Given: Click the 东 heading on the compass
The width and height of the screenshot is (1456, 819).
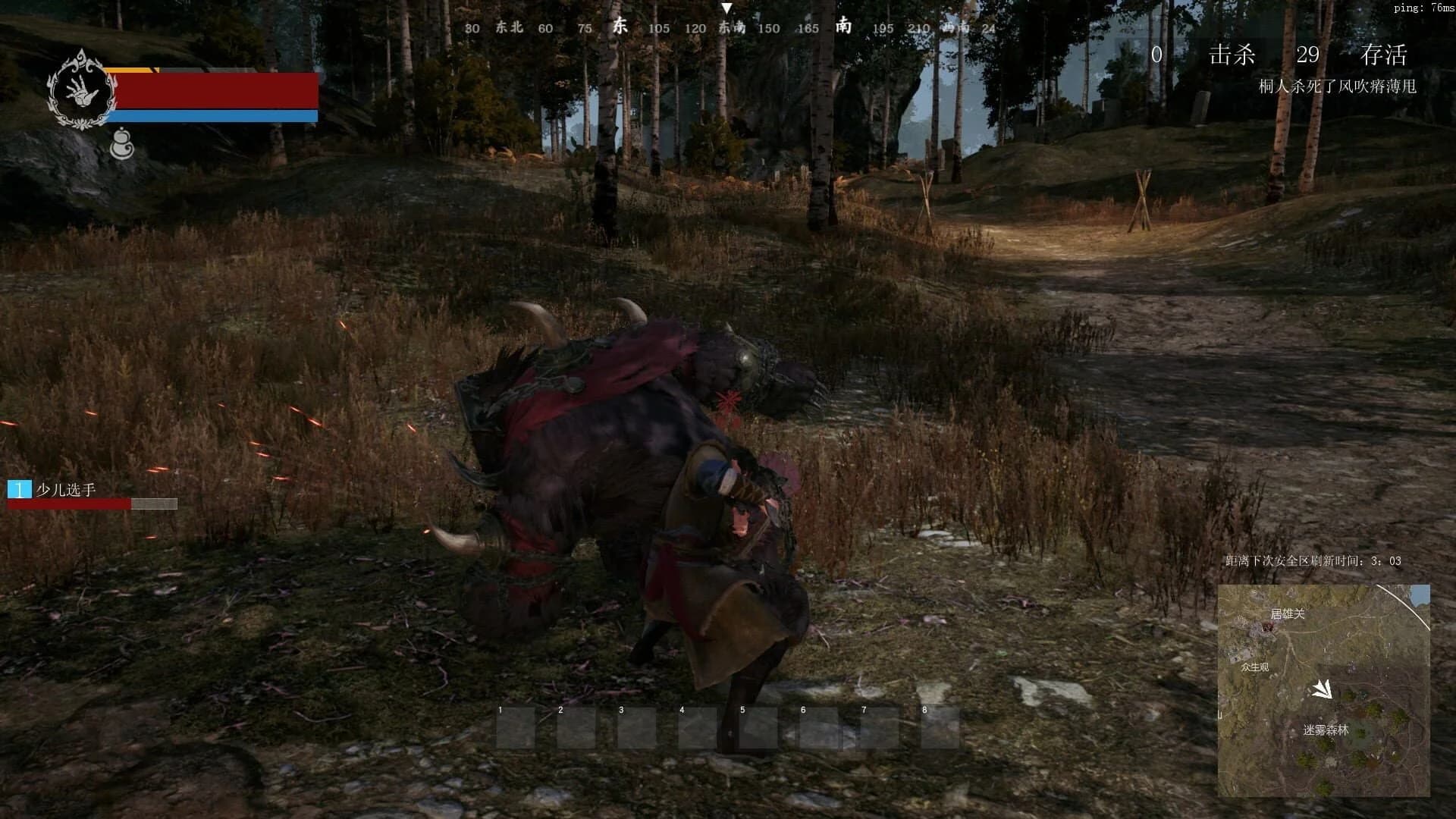Looking at the screenshot, I should pyautogui.click(x=619, y=25).
